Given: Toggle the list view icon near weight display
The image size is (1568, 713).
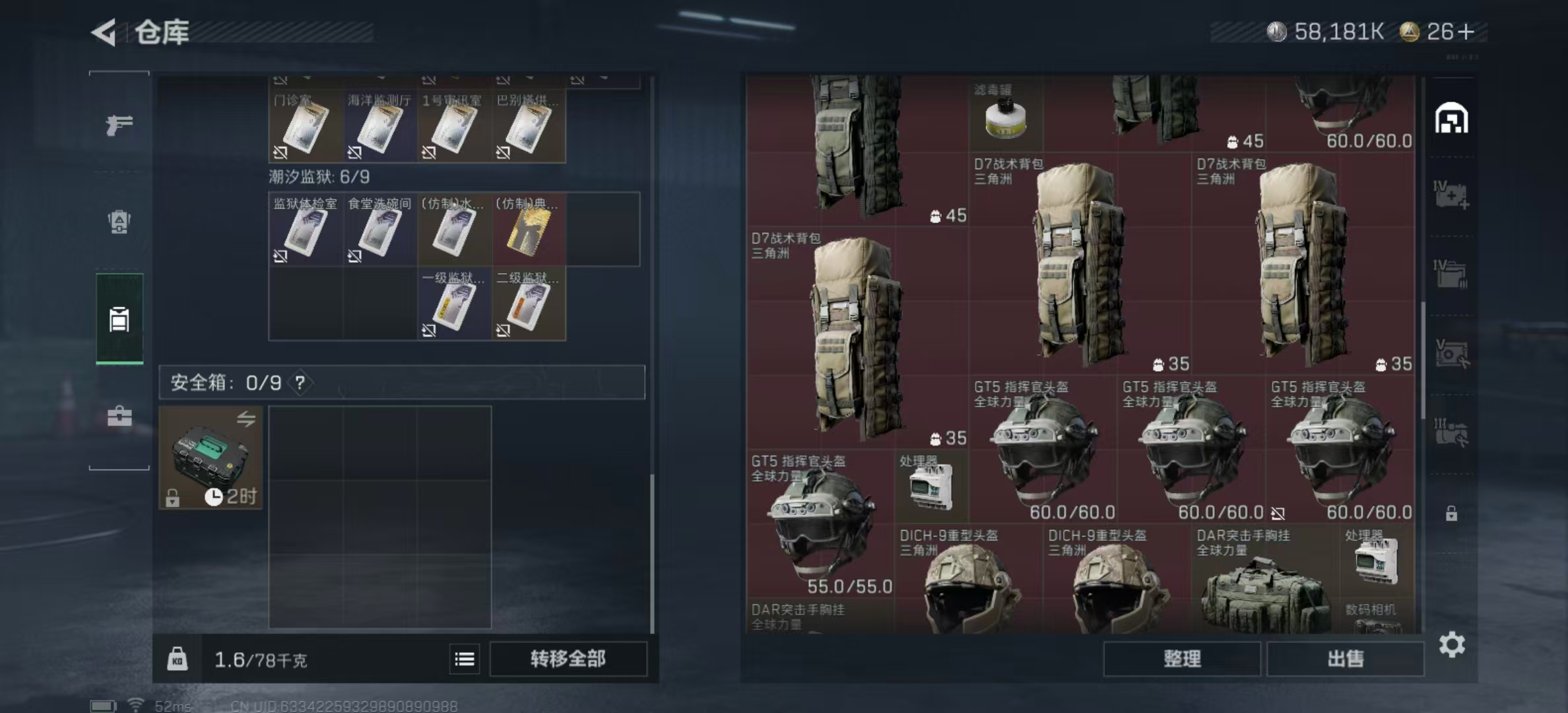Looking at the screenshot, I should 466,660.
